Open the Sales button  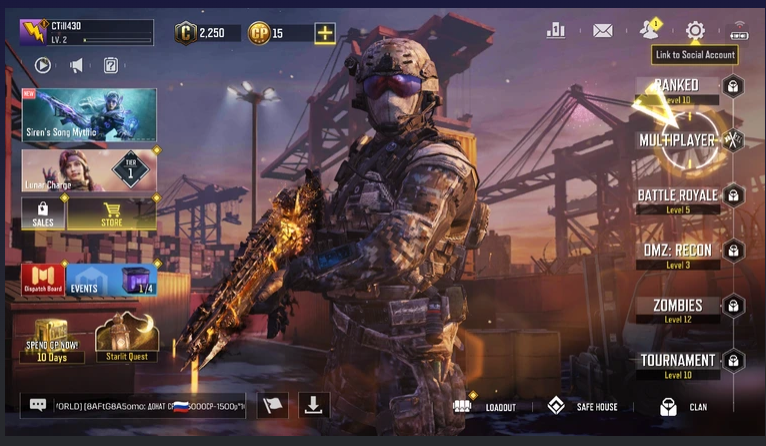point(43,213)
